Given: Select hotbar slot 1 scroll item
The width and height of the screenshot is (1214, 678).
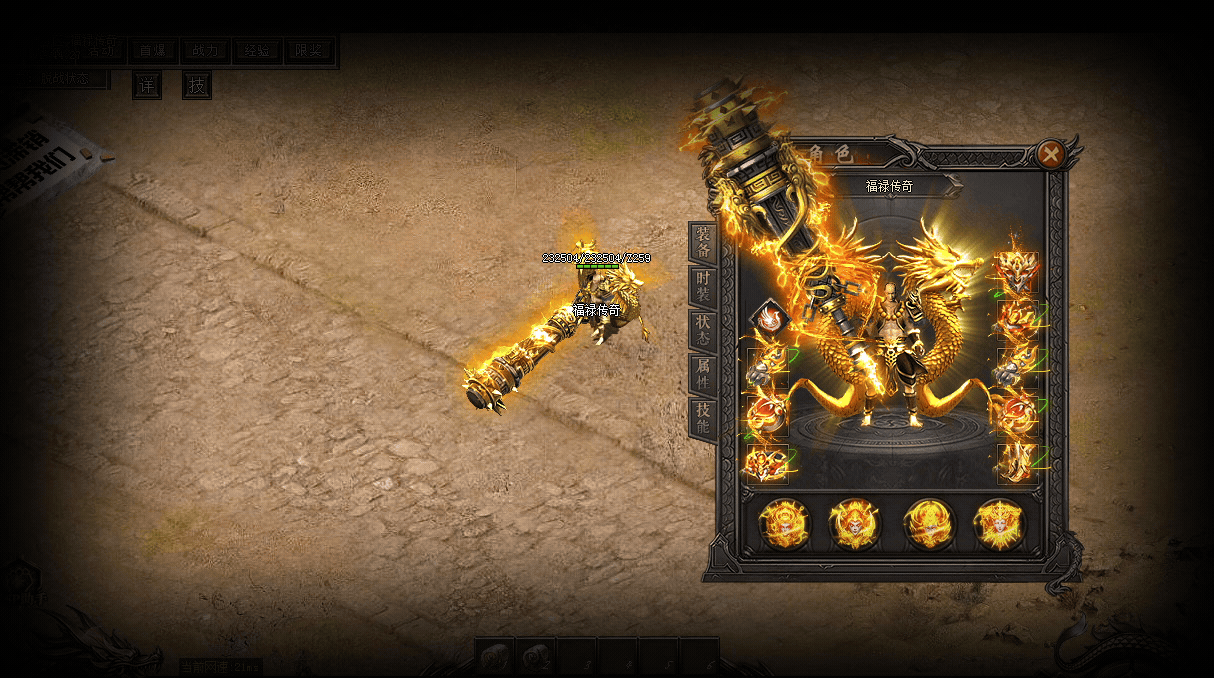Looking at the screenshot, I should click(x=495, y=656).
